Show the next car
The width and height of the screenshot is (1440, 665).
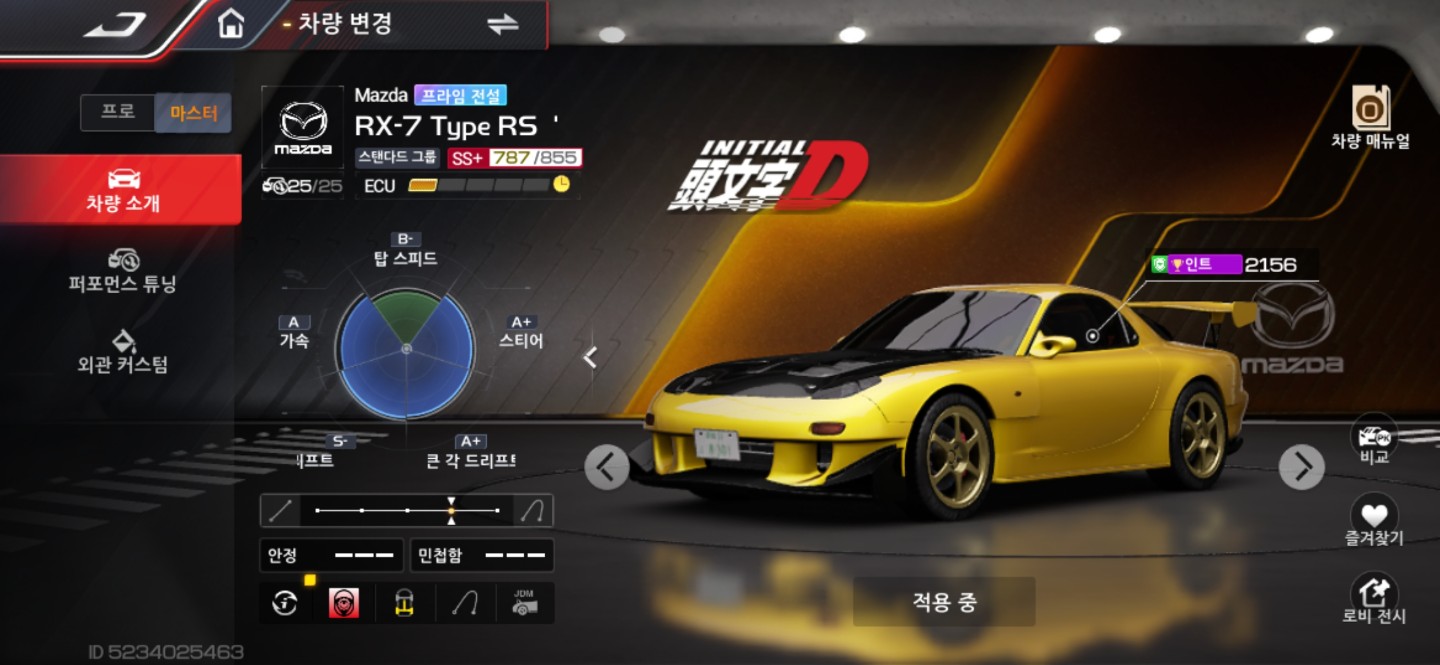(x=1302, y=466)
